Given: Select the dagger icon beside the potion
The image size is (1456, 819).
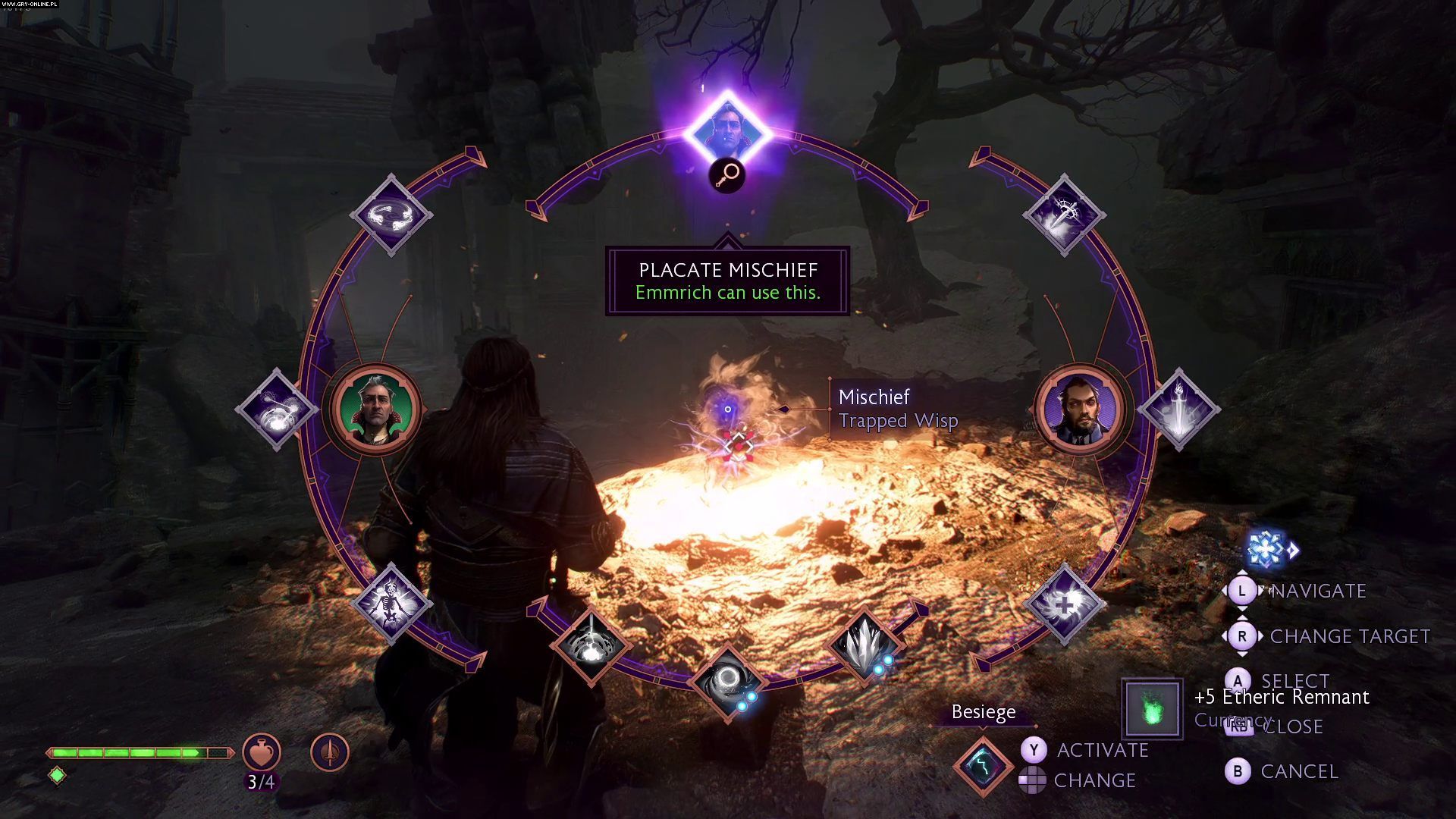Looking at the screenshot, I should click(x=330, y=752).
